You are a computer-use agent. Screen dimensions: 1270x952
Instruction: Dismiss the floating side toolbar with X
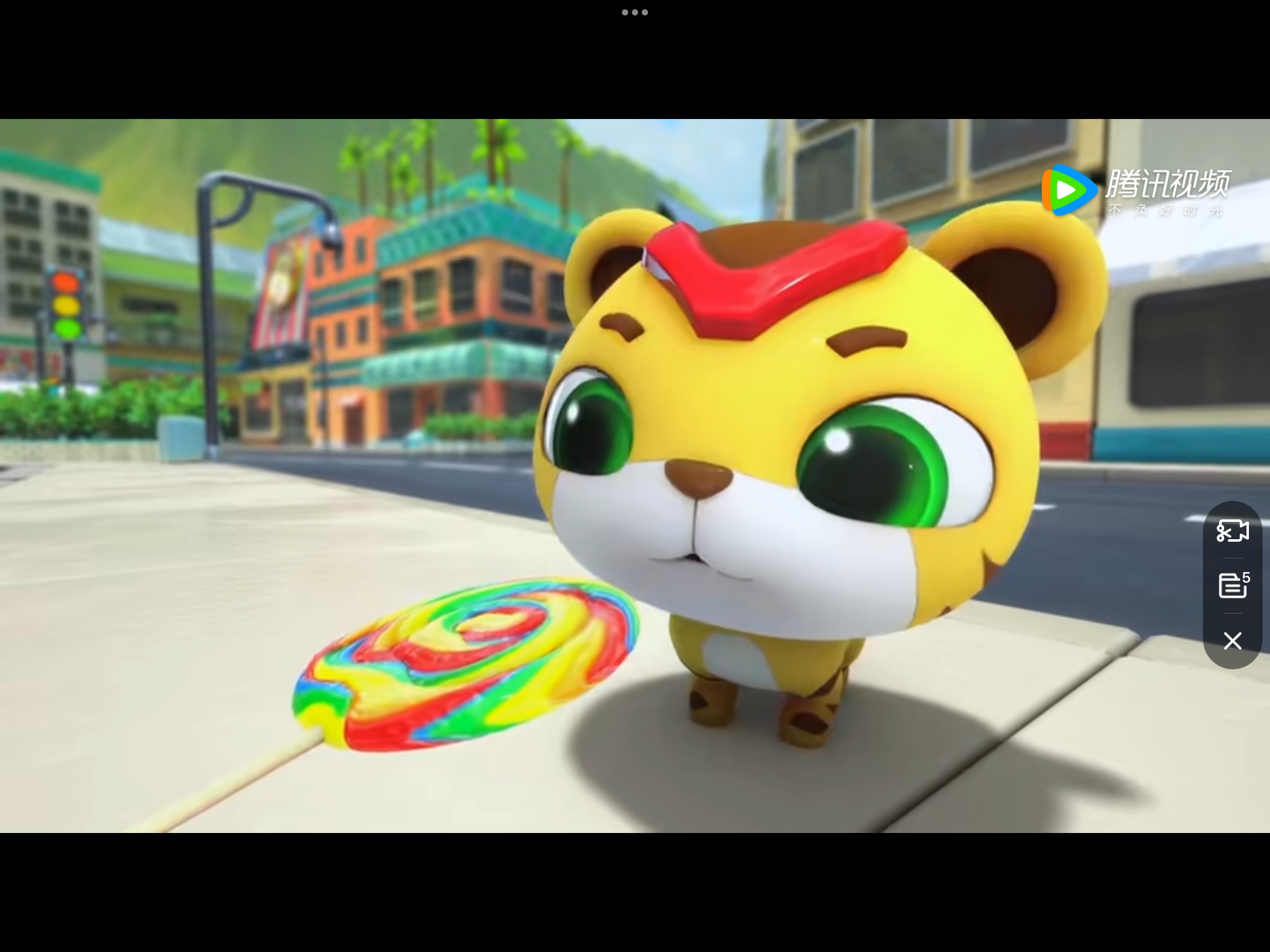[1232, 641]
